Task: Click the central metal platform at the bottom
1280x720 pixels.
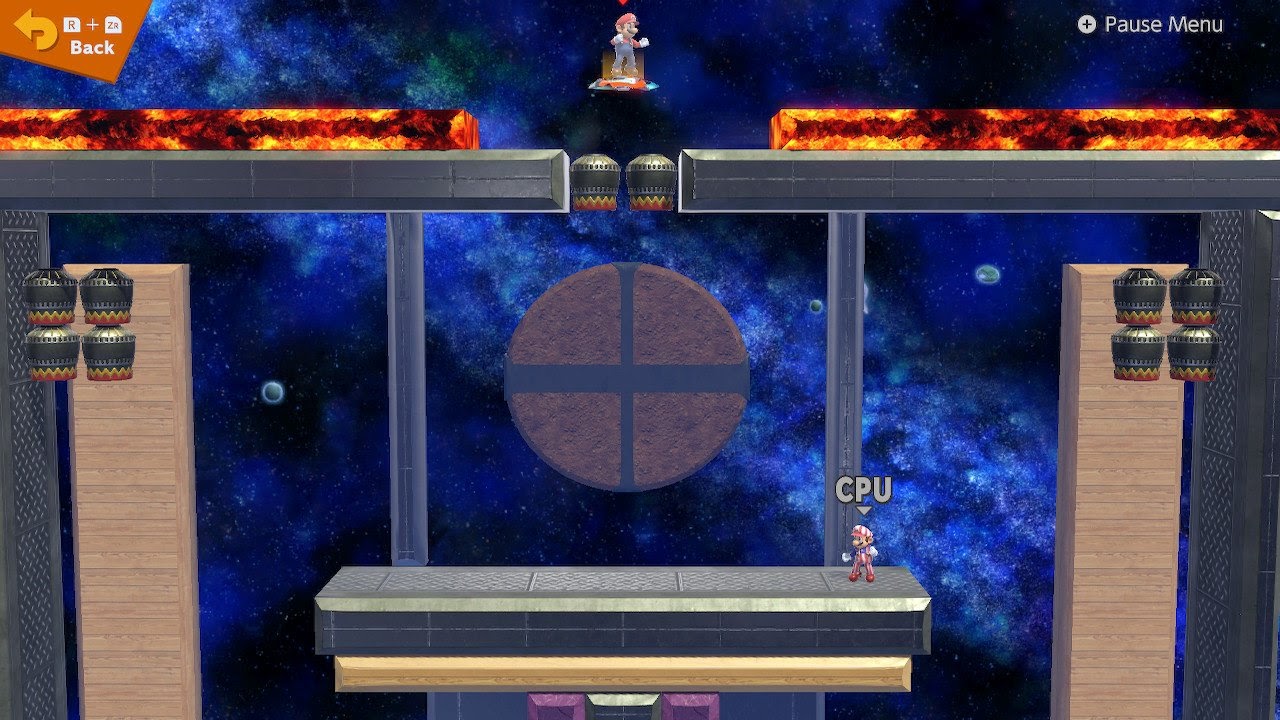Action: click(630, 610)
